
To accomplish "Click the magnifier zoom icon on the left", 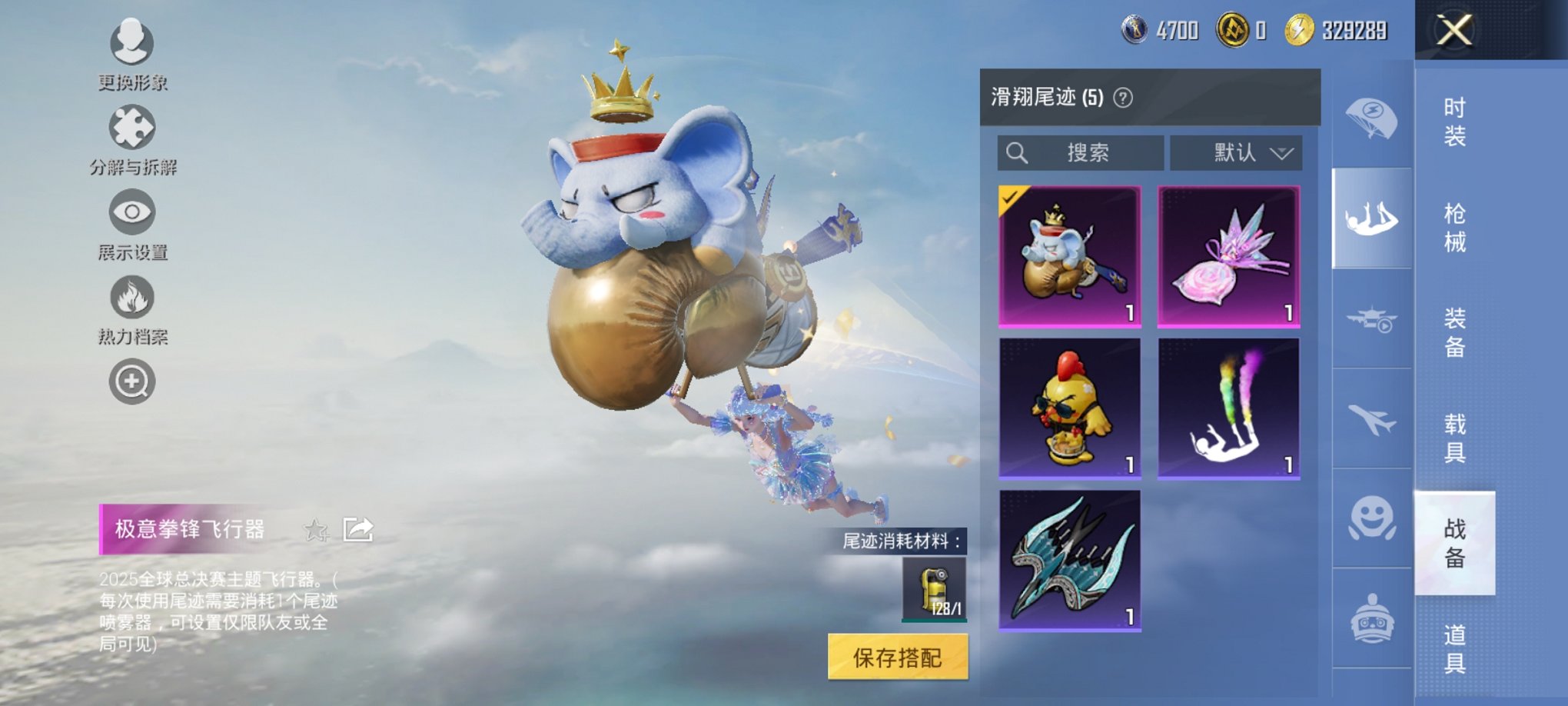I will [x=132, y=381].
